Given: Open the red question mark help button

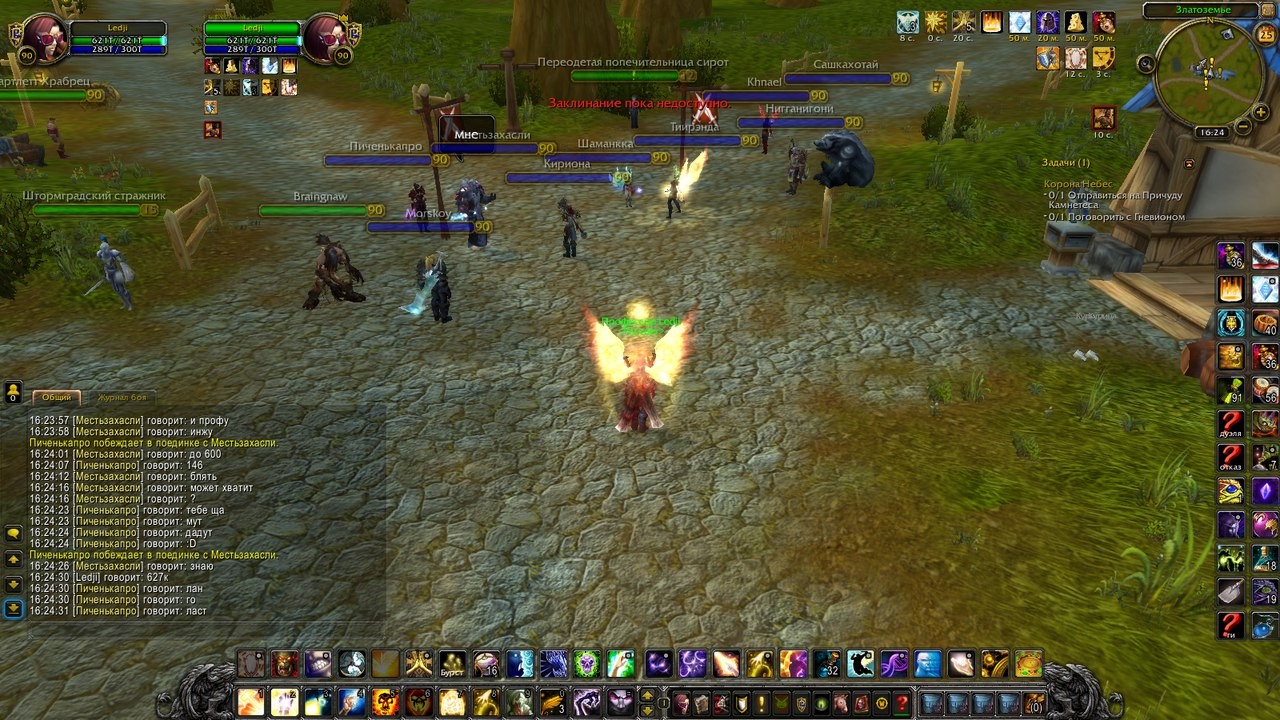Looking at the screenshot, I should click(x=902, y=703).
